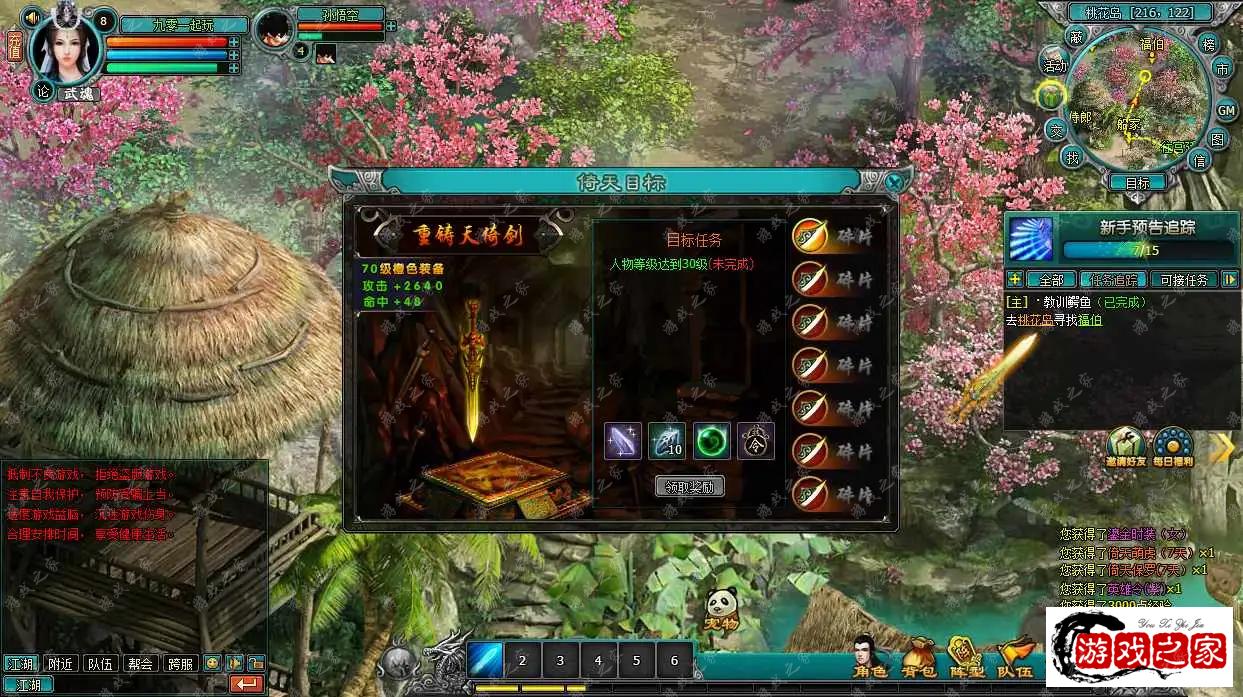Click the 目标 button under the minimap
1243x697 pixels.
point(1137,183)
